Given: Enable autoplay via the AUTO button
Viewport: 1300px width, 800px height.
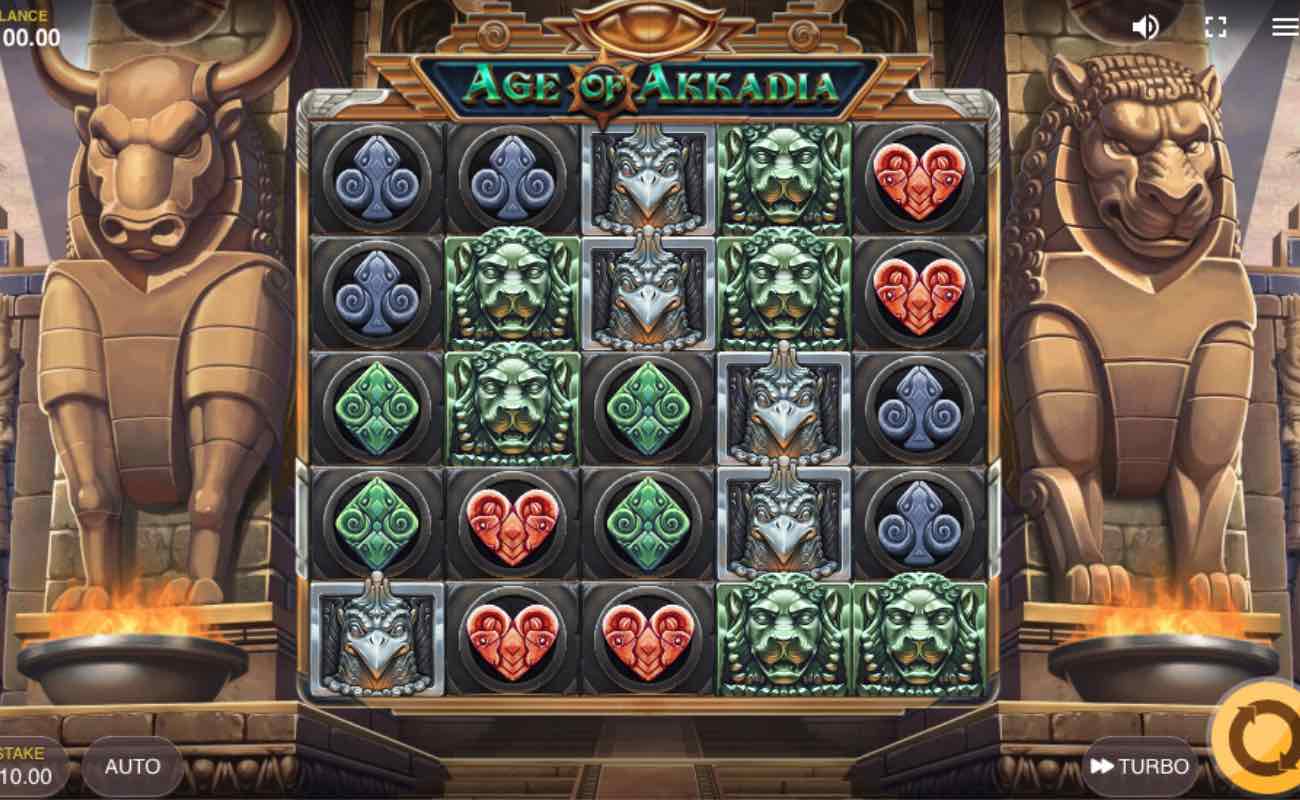Looking at the screenshot, I should (132, 767).
